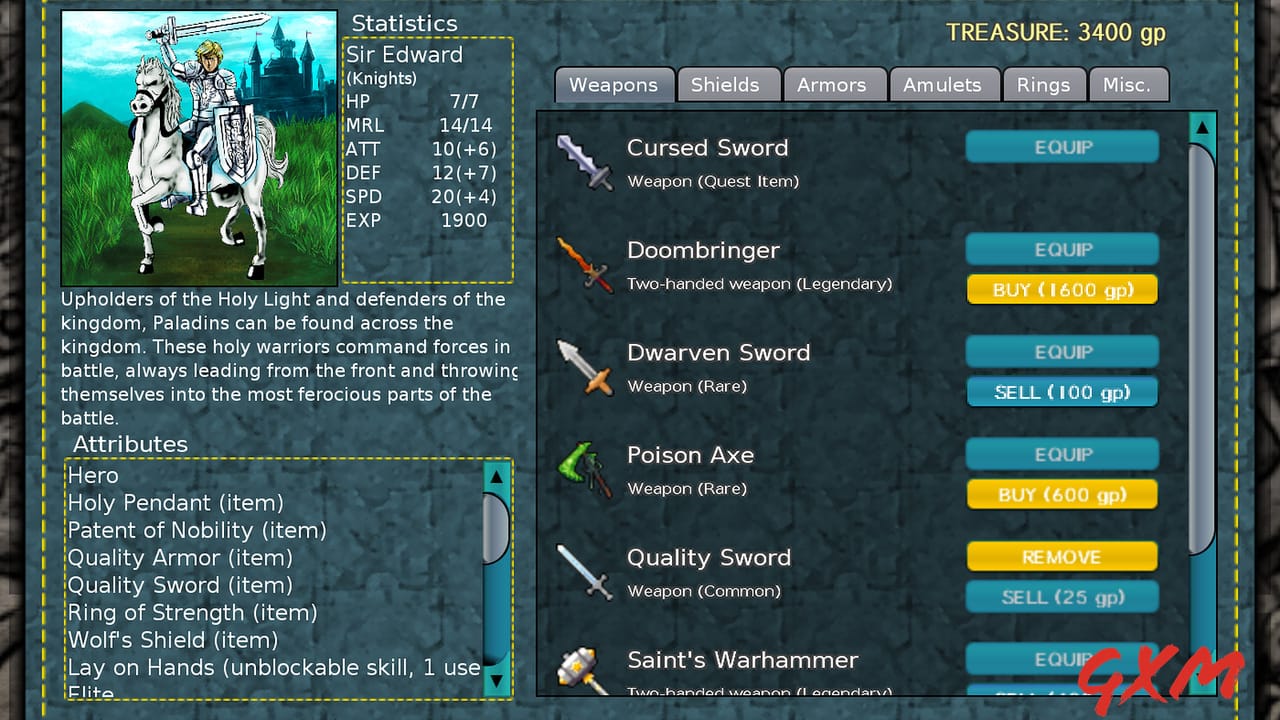Click Sir Edward's portrait
The image size is (1280, 720).
click(x=197, y=145)
